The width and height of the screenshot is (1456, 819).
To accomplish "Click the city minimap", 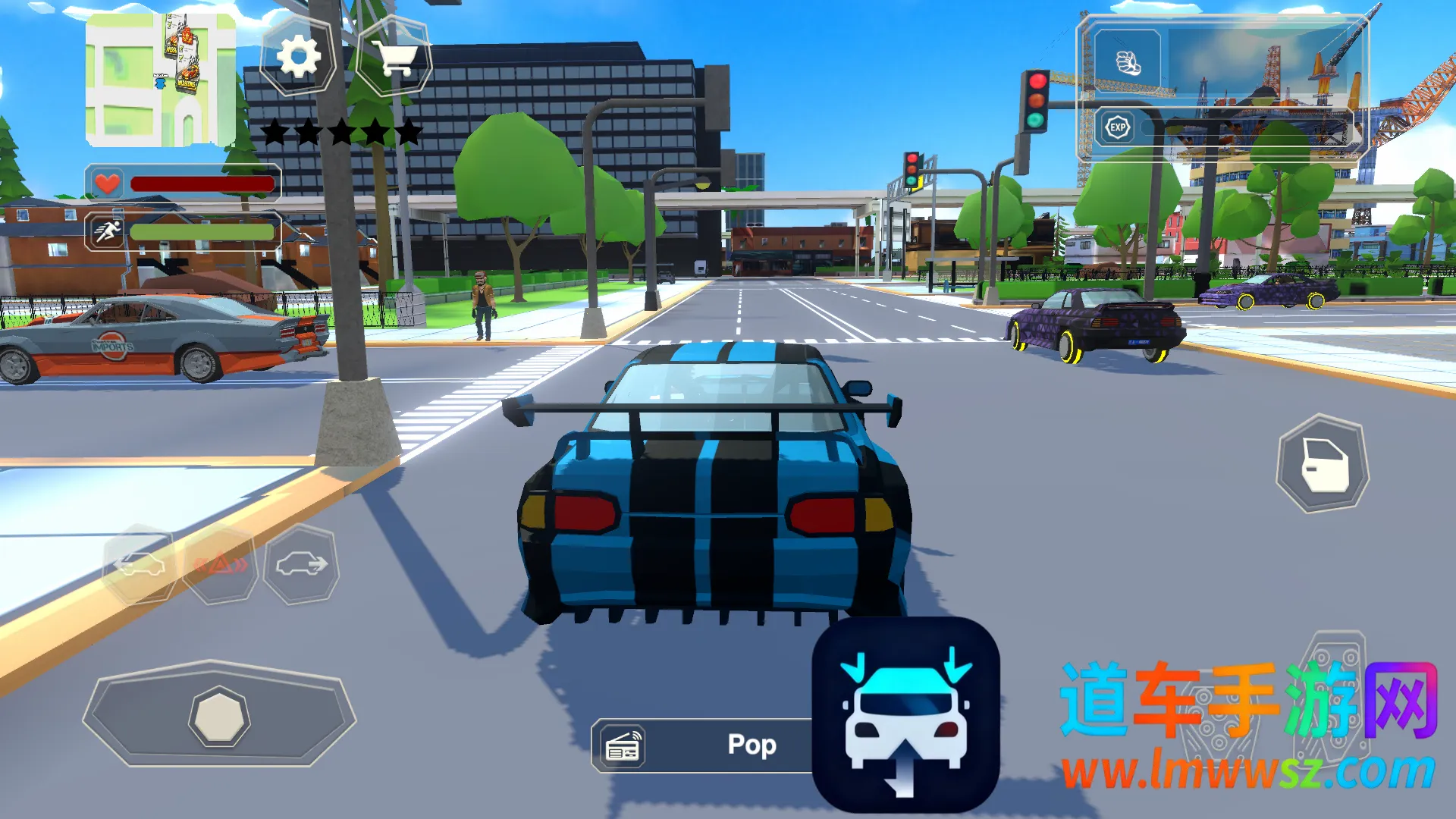I will click(x=161, y=80).
